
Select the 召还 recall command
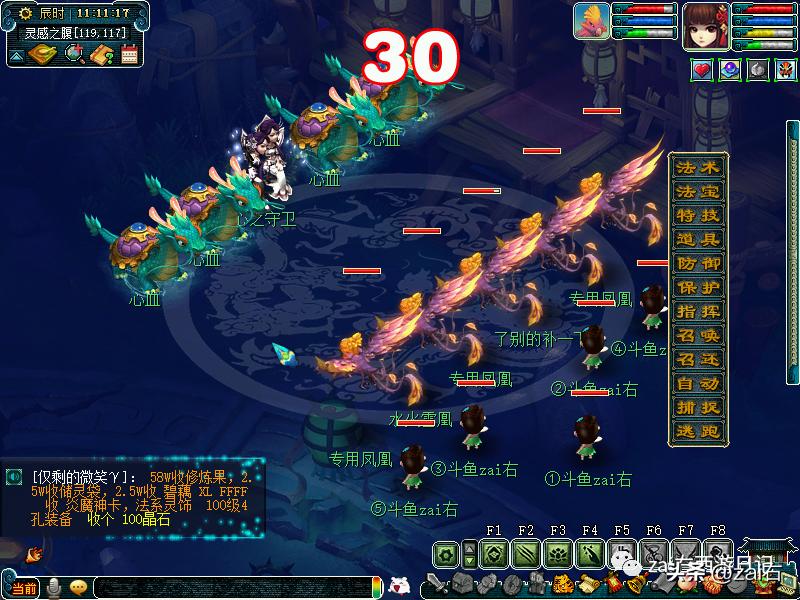698,359
